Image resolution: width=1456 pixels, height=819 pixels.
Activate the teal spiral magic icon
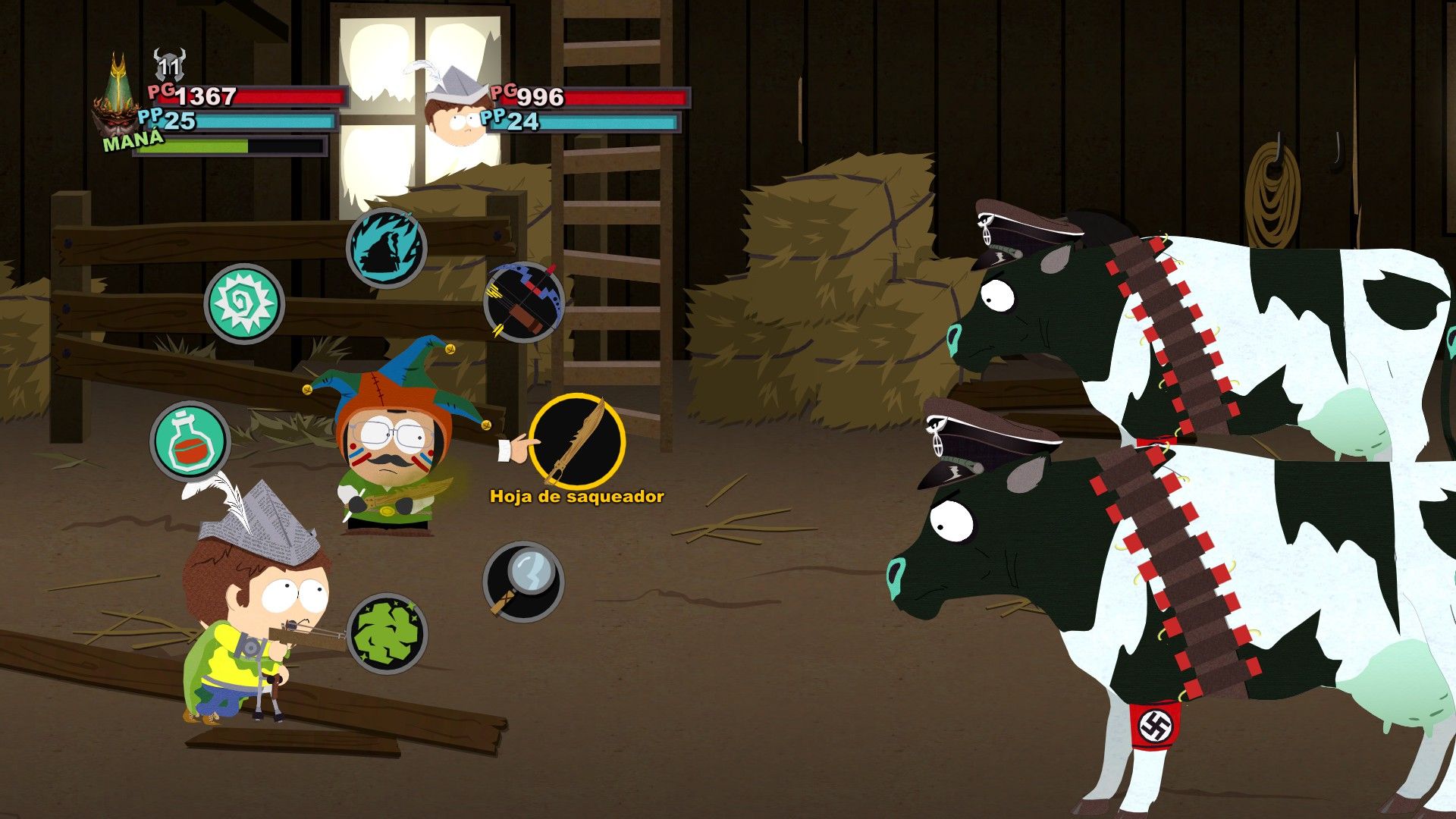pyautogui.click(x=244, y=303)
